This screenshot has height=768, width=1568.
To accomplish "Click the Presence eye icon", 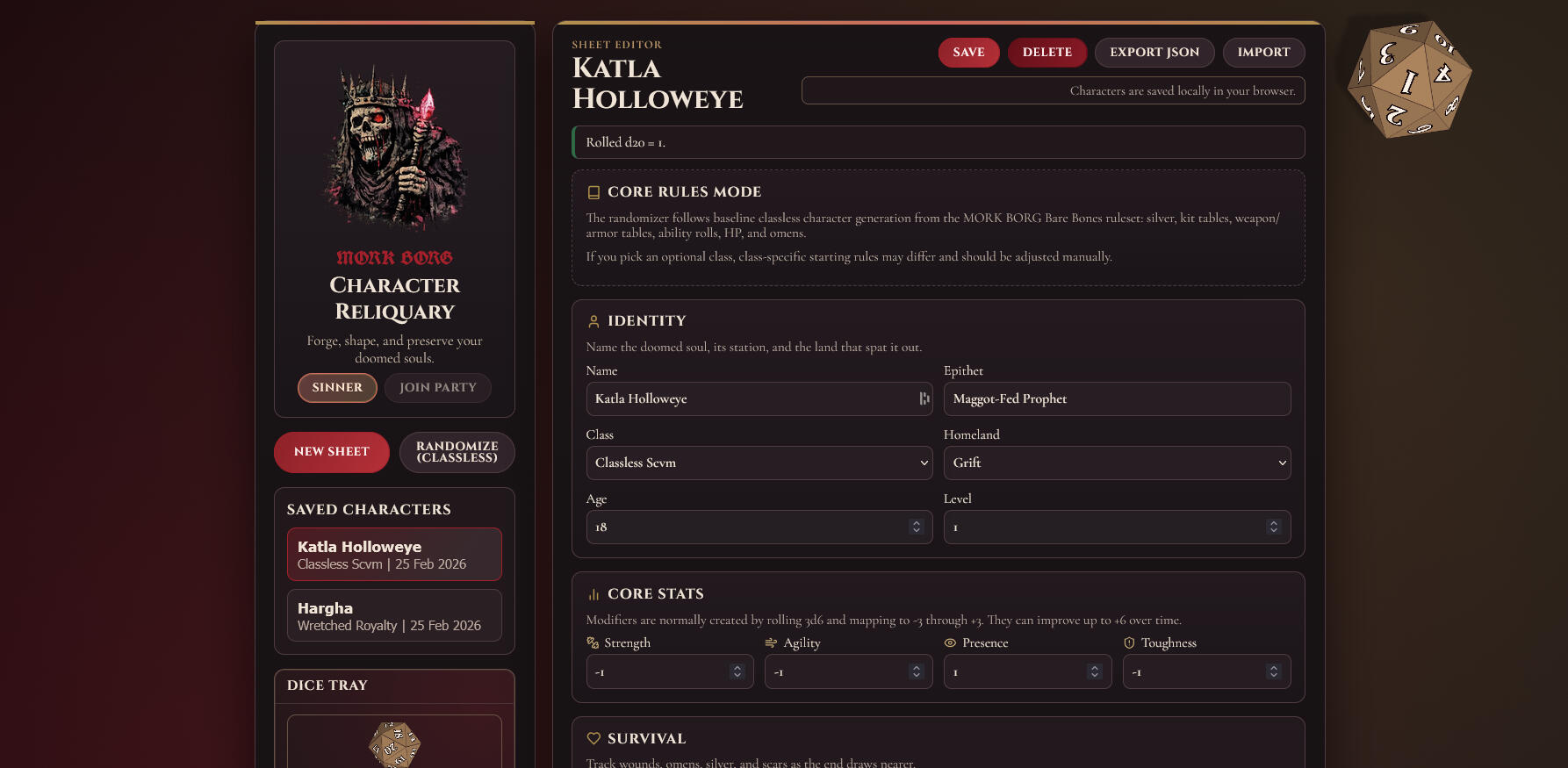I will 949,642.
